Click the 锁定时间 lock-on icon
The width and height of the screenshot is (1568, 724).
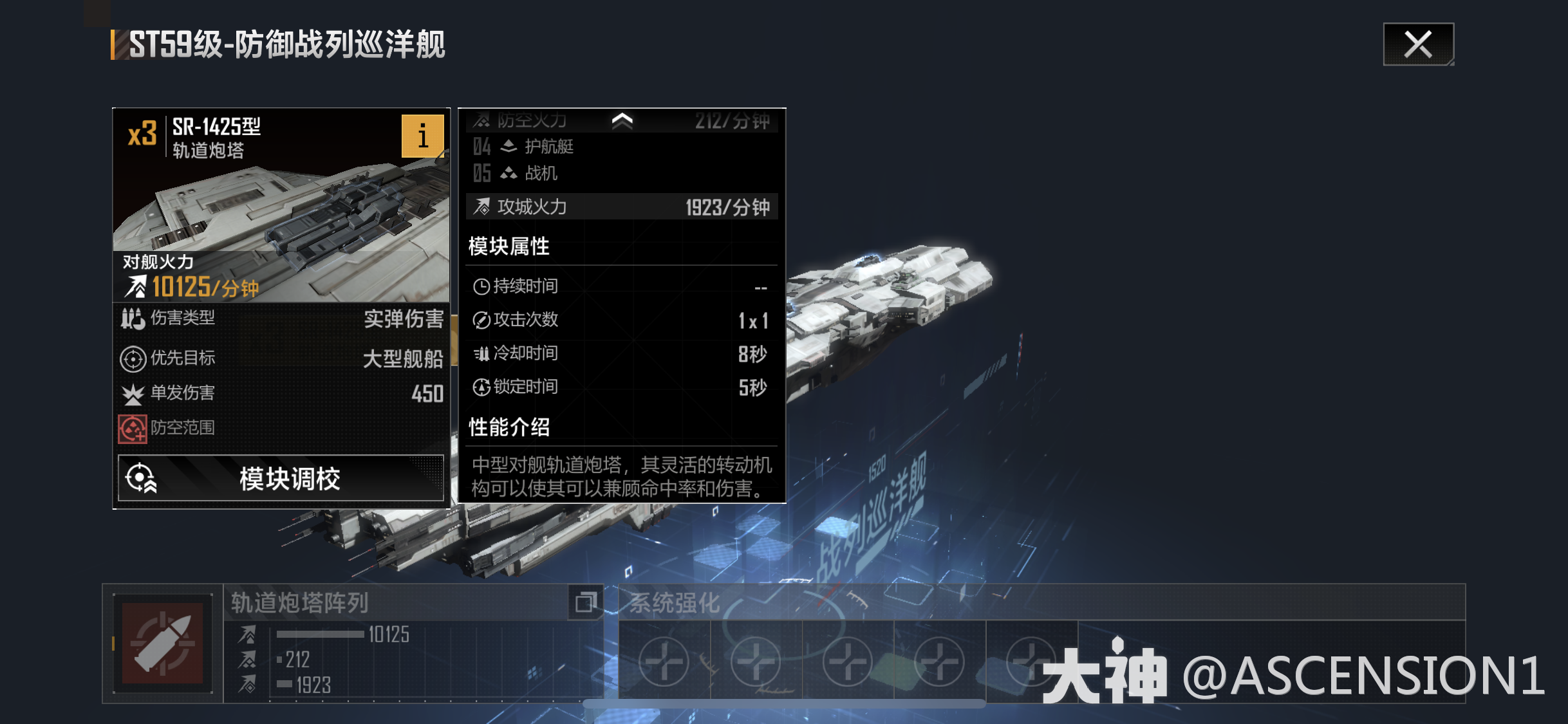pyautogui.click(x=481, y=386)
